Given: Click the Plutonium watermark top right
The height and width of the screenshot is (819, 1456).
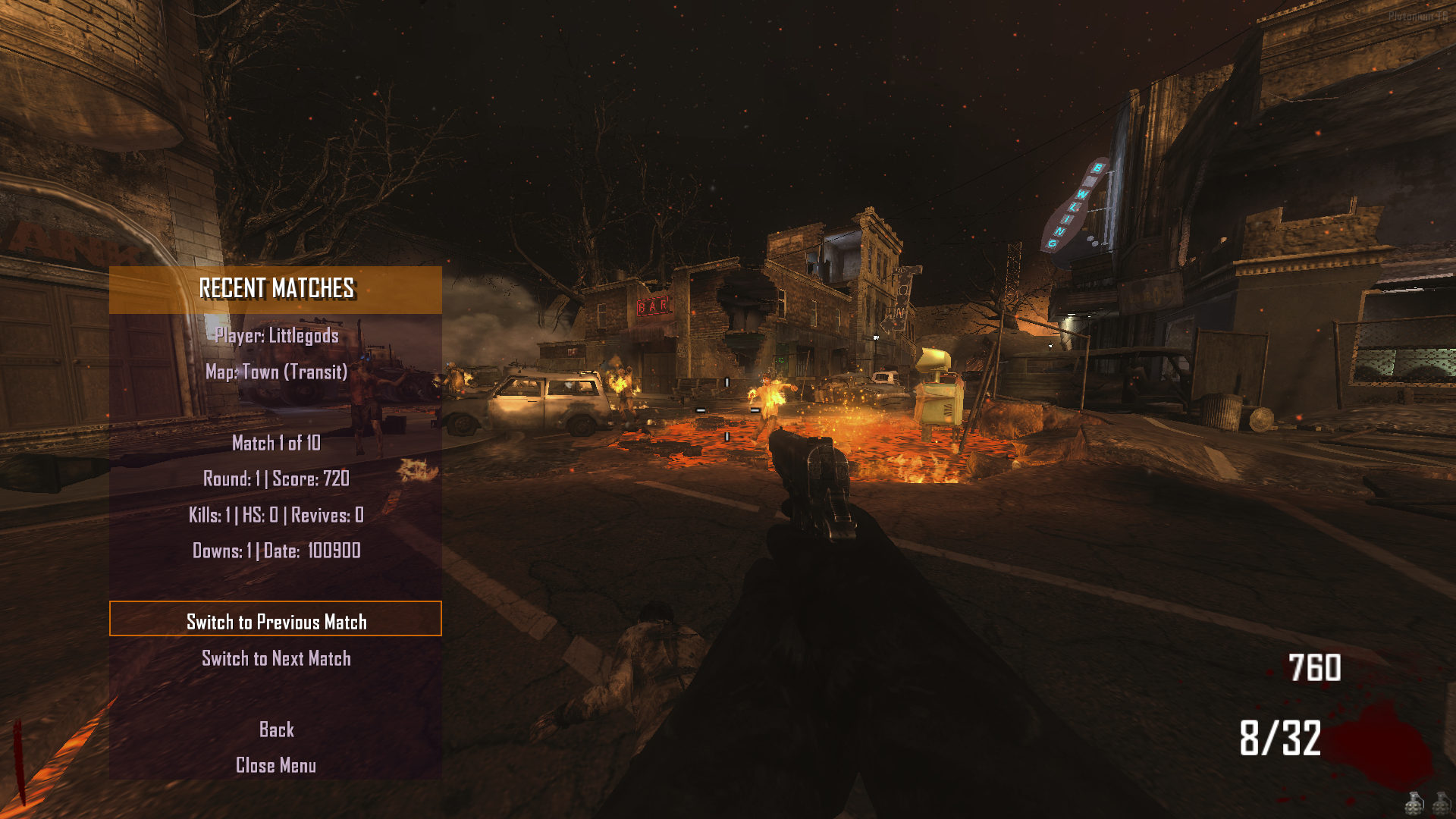Looking at the screenshot, I should (1418, 16).
